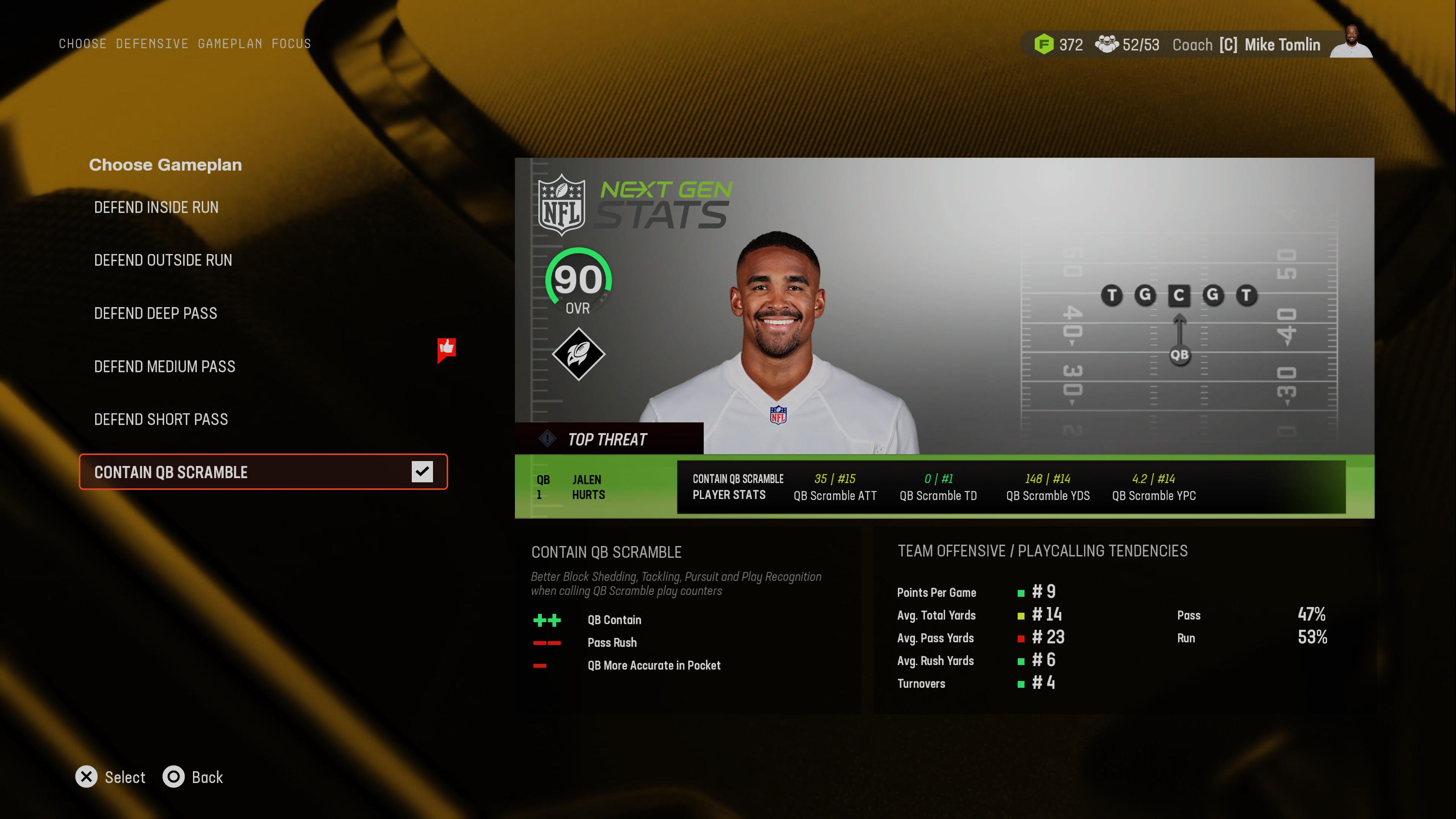Choose the Defend Outside Run option
The image size is (1456, 819).
[163, 260]
